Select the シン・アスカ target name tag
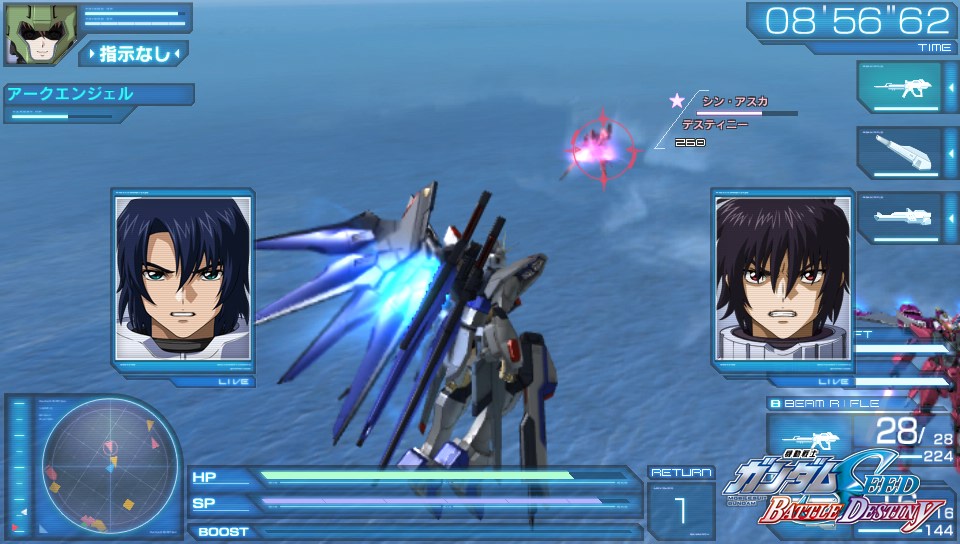Image resolution: width=960 pixels, height=544 pixels. [x=734, y=102]
